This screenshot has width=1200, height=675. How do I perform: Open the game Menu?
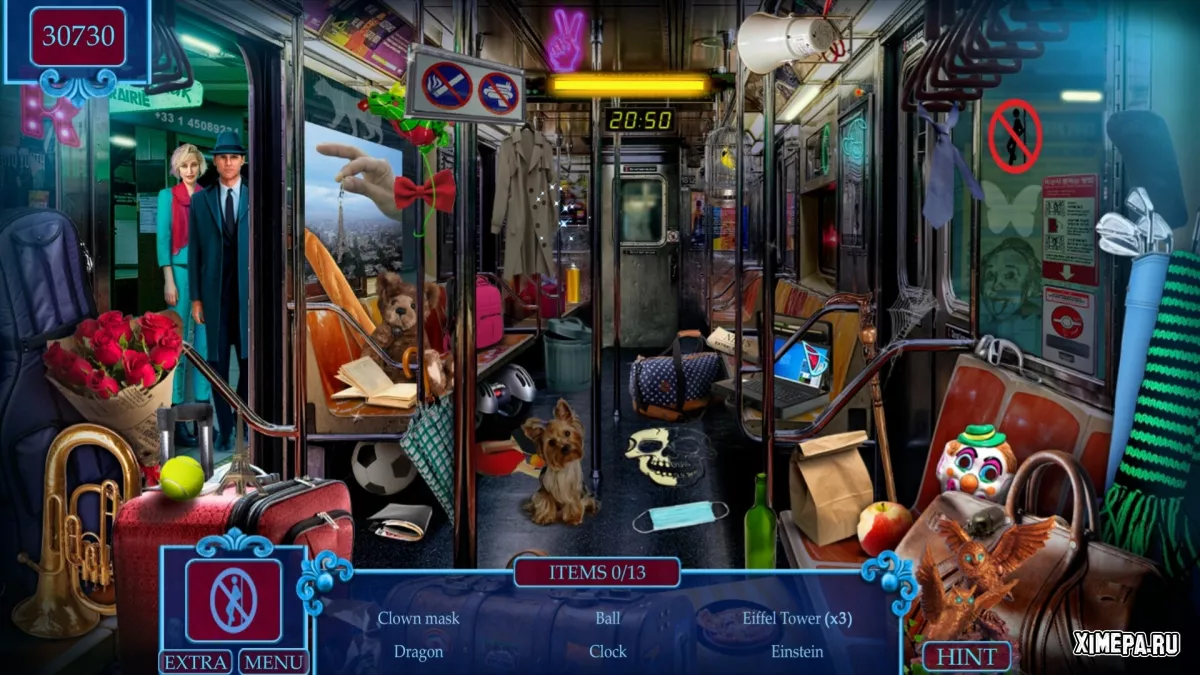click(273, 661)
